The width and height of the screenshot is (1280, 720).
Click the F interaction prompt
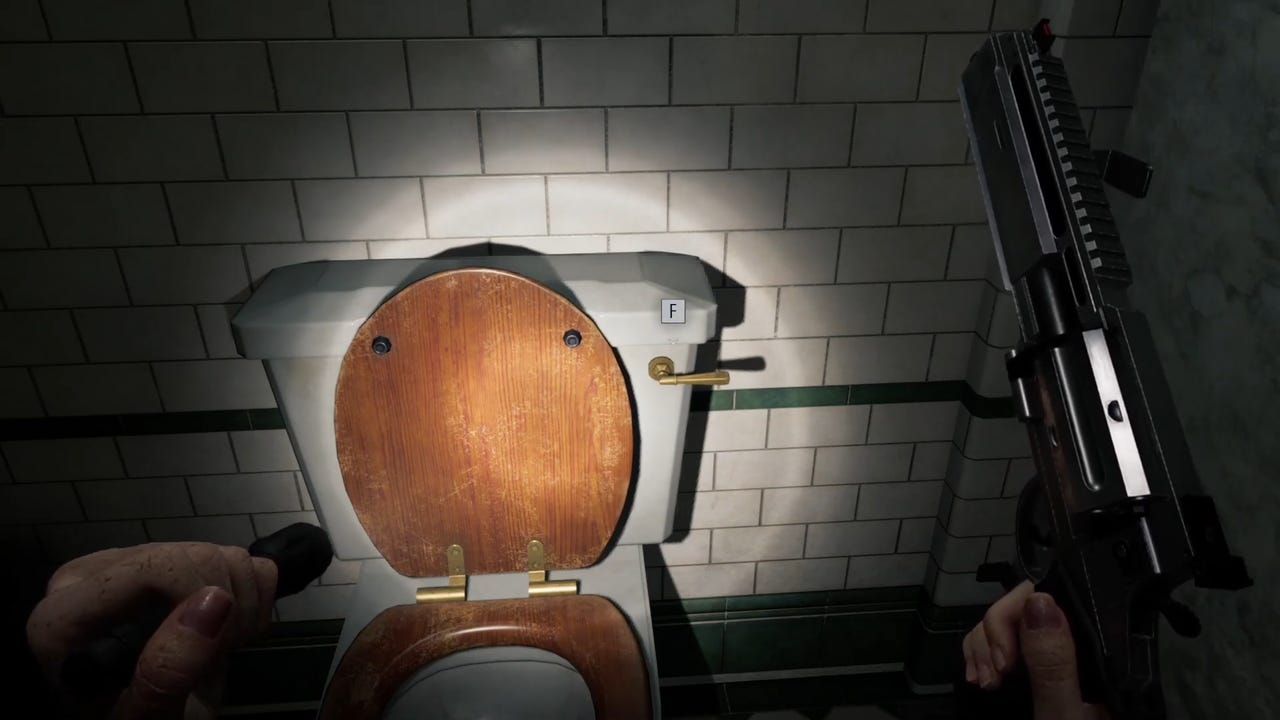pyautogui.click(x=671, y=311)
